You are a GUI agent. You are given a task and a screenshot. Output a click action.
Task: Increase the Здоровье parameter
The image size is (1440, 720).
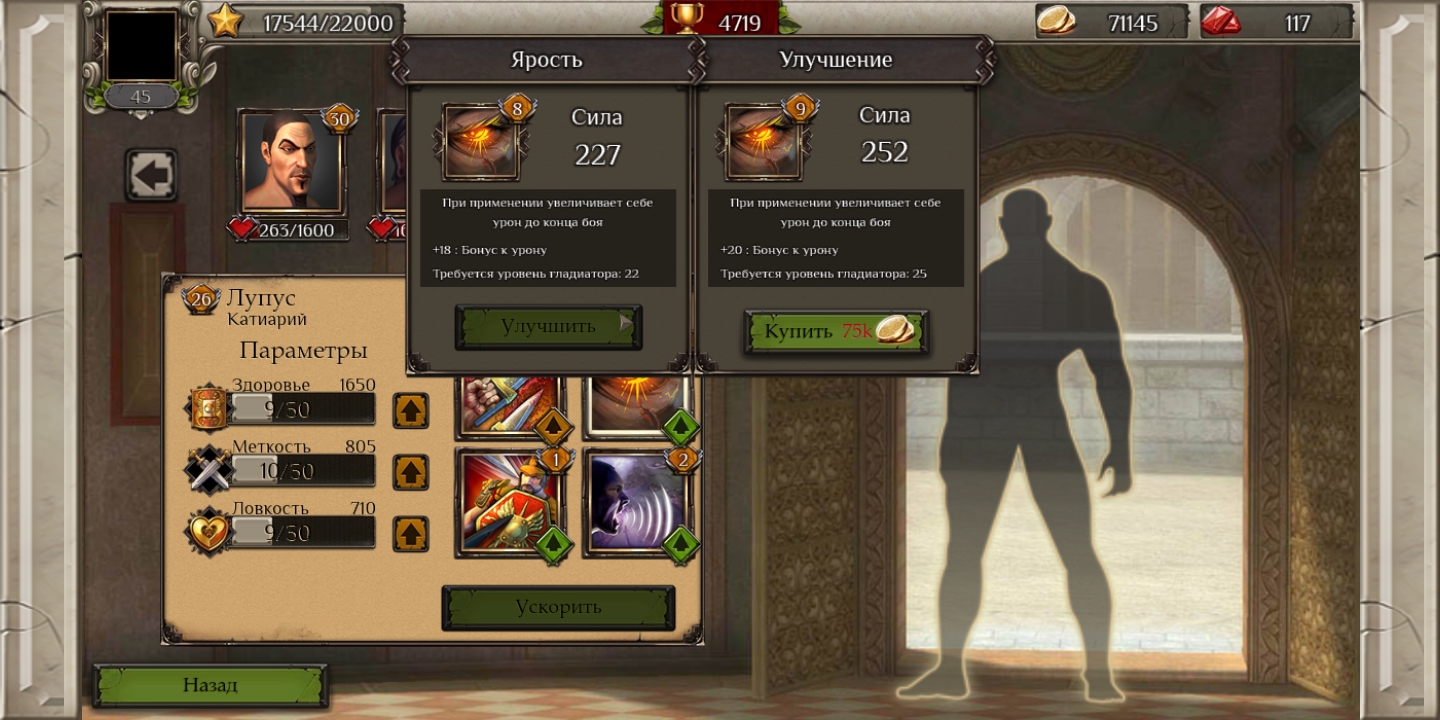410,410
